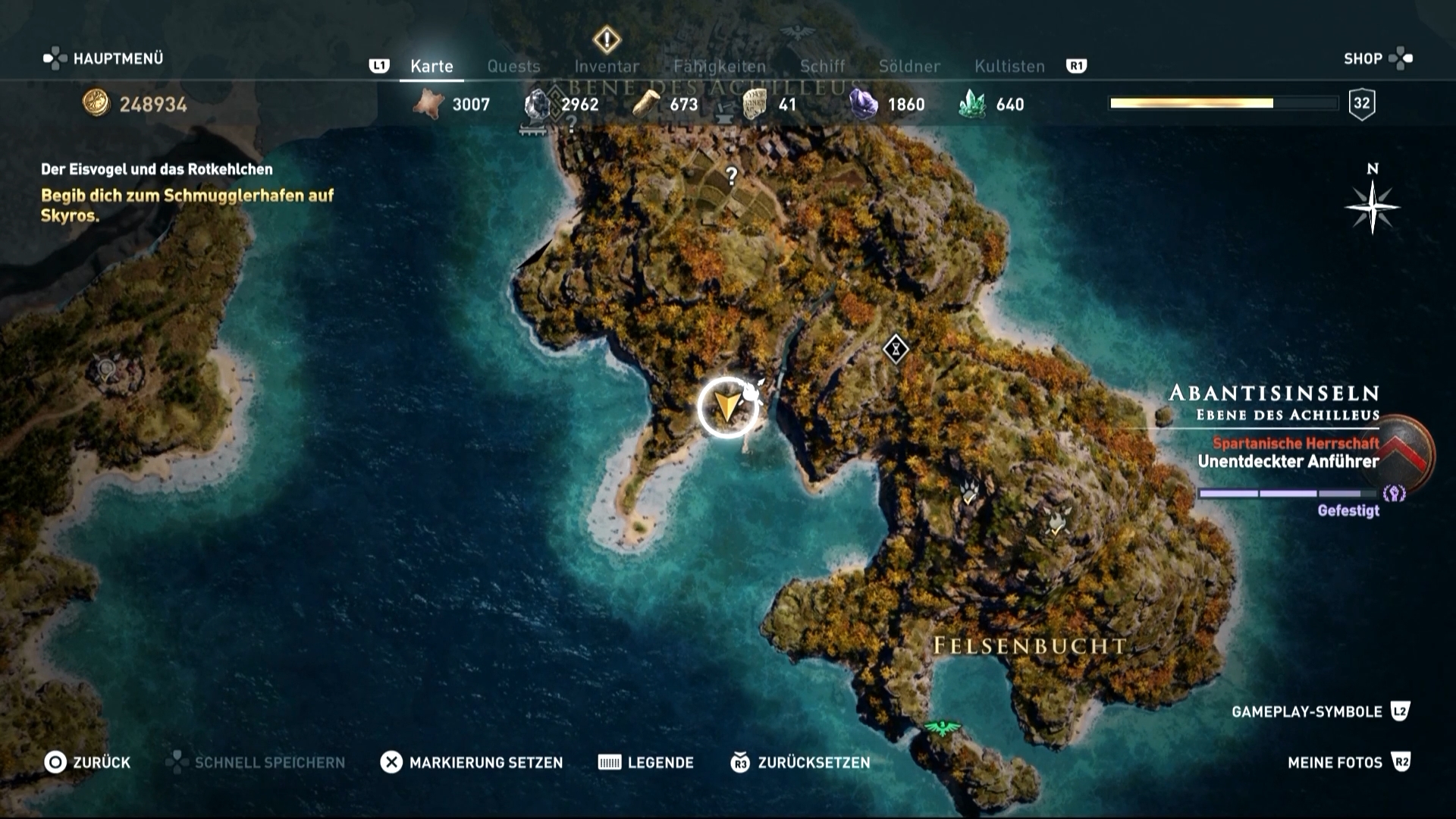Click the hourglass diamond quest marker

point(896,350)
